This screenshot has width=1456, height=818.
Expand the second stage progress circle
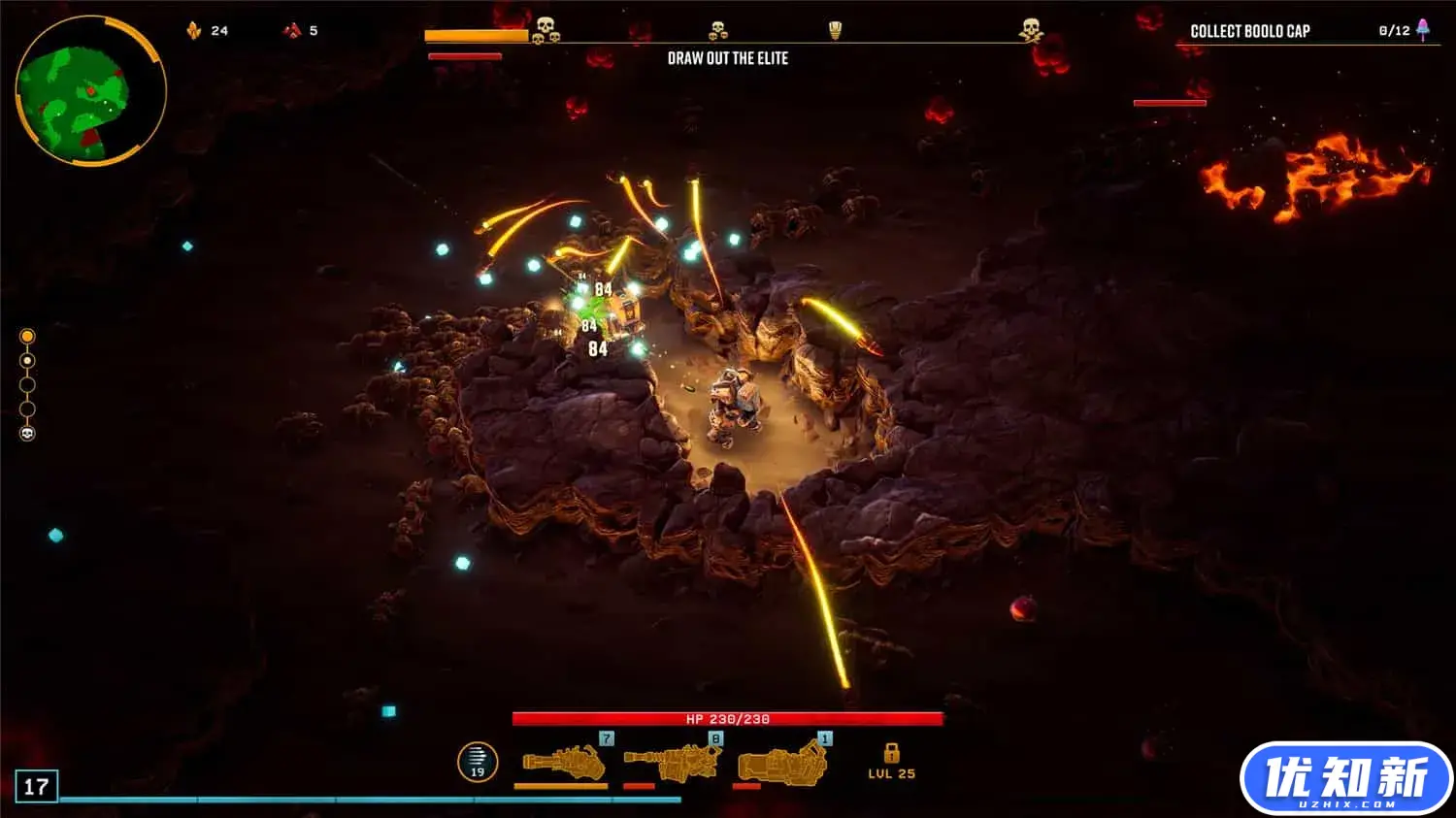tap(27, 359)
